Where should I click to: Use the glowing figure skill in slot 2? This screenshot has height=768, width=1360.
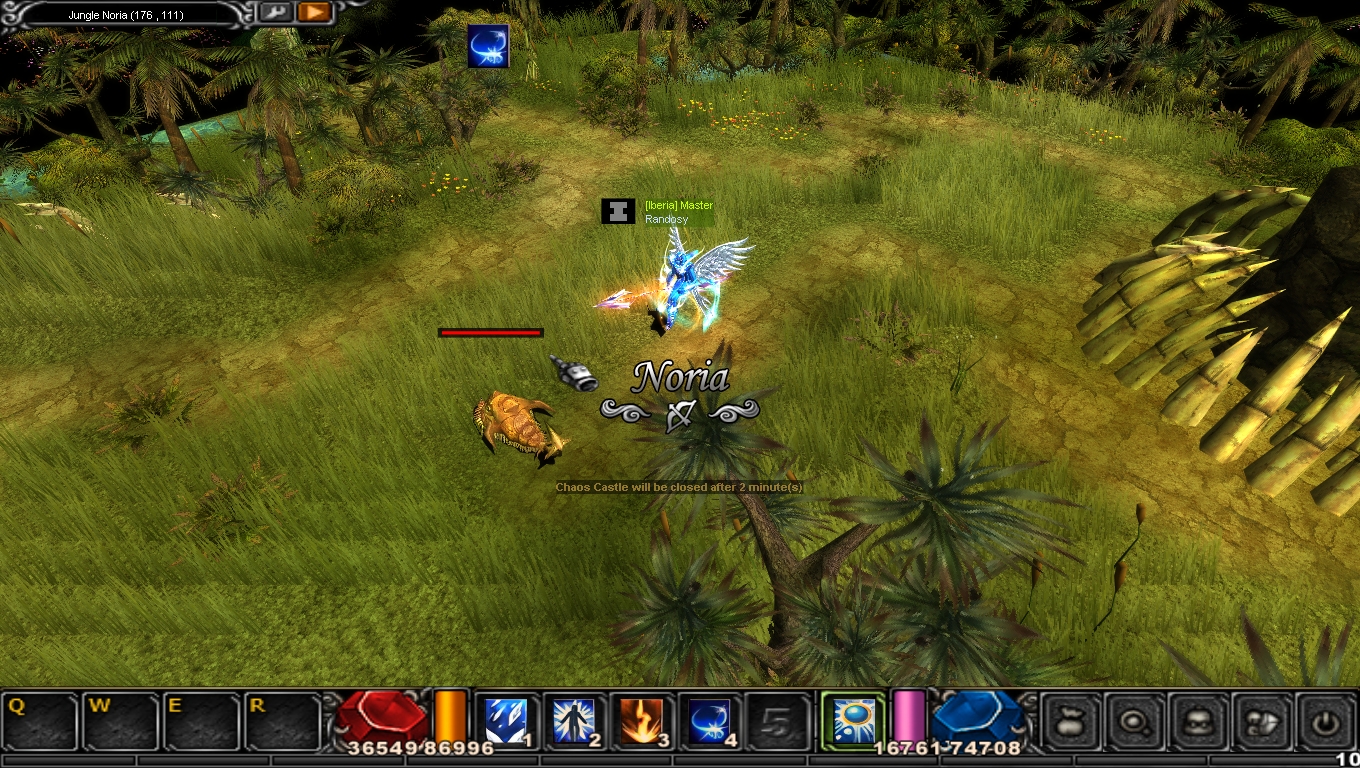pos(574,721)
